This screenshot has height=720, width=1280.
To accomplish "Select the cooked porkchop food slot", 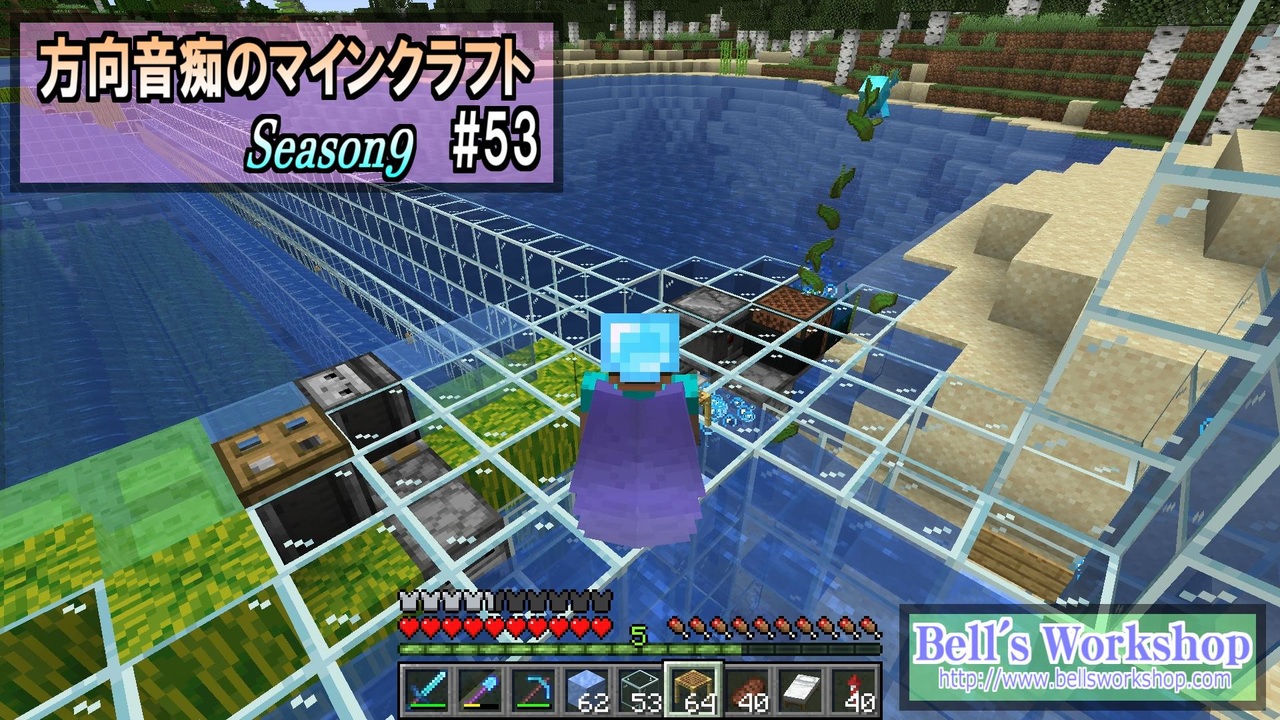I will pos(747,688).
